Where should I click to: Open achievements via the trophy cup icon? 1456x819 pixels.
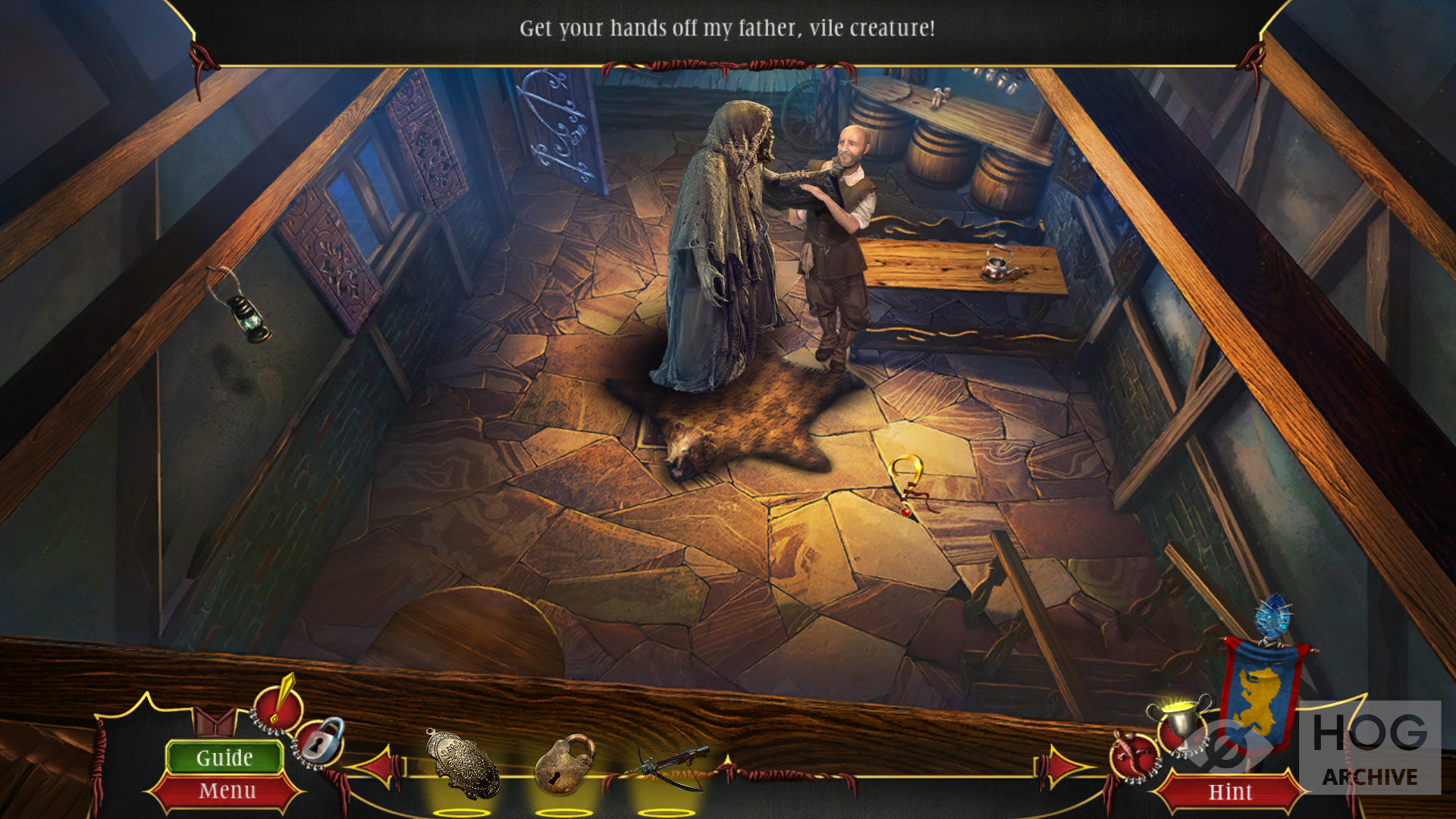click(x=1181, y=723)
